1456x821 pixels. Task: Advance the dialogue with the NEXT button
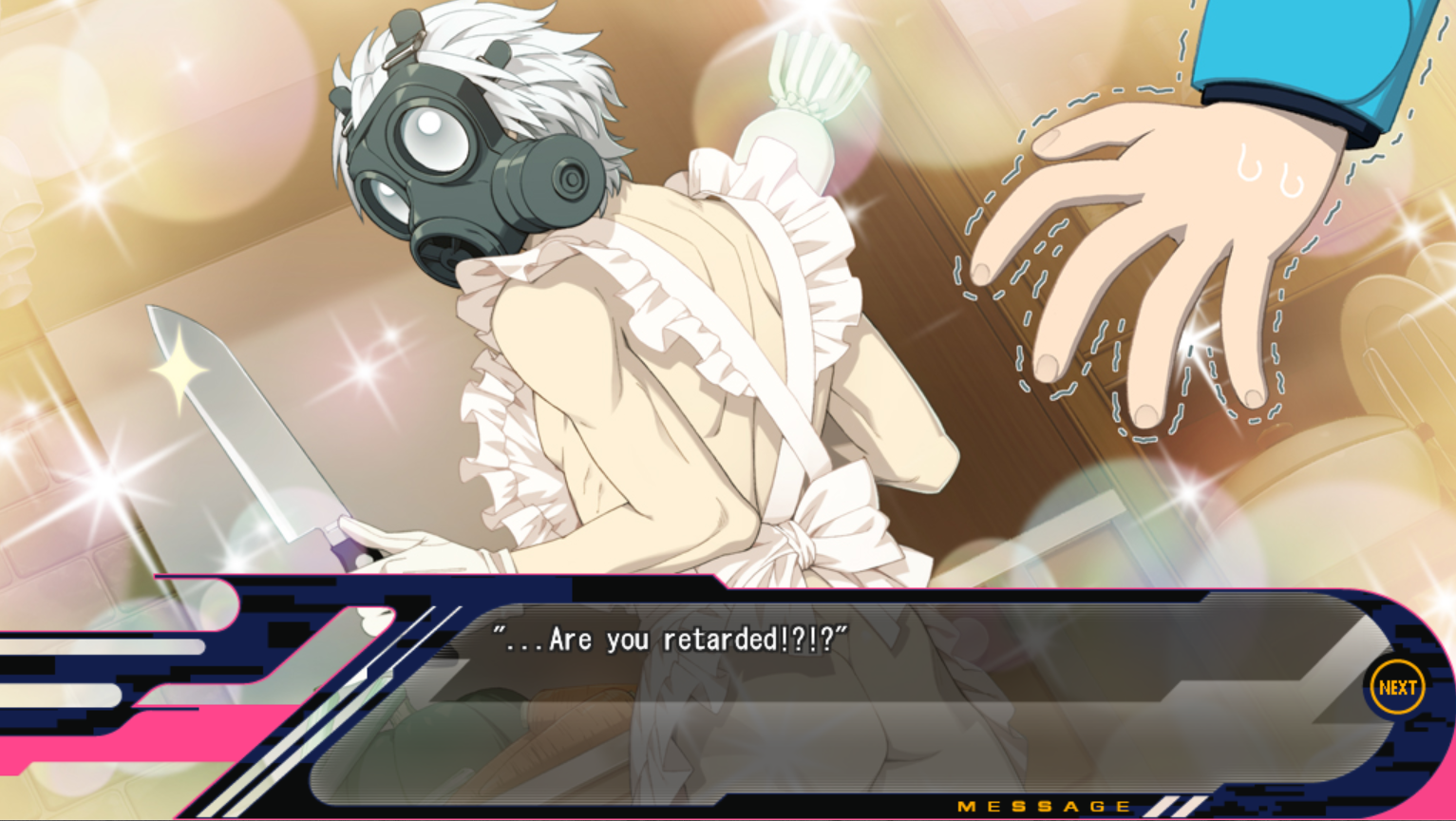tap(1397, 687)
